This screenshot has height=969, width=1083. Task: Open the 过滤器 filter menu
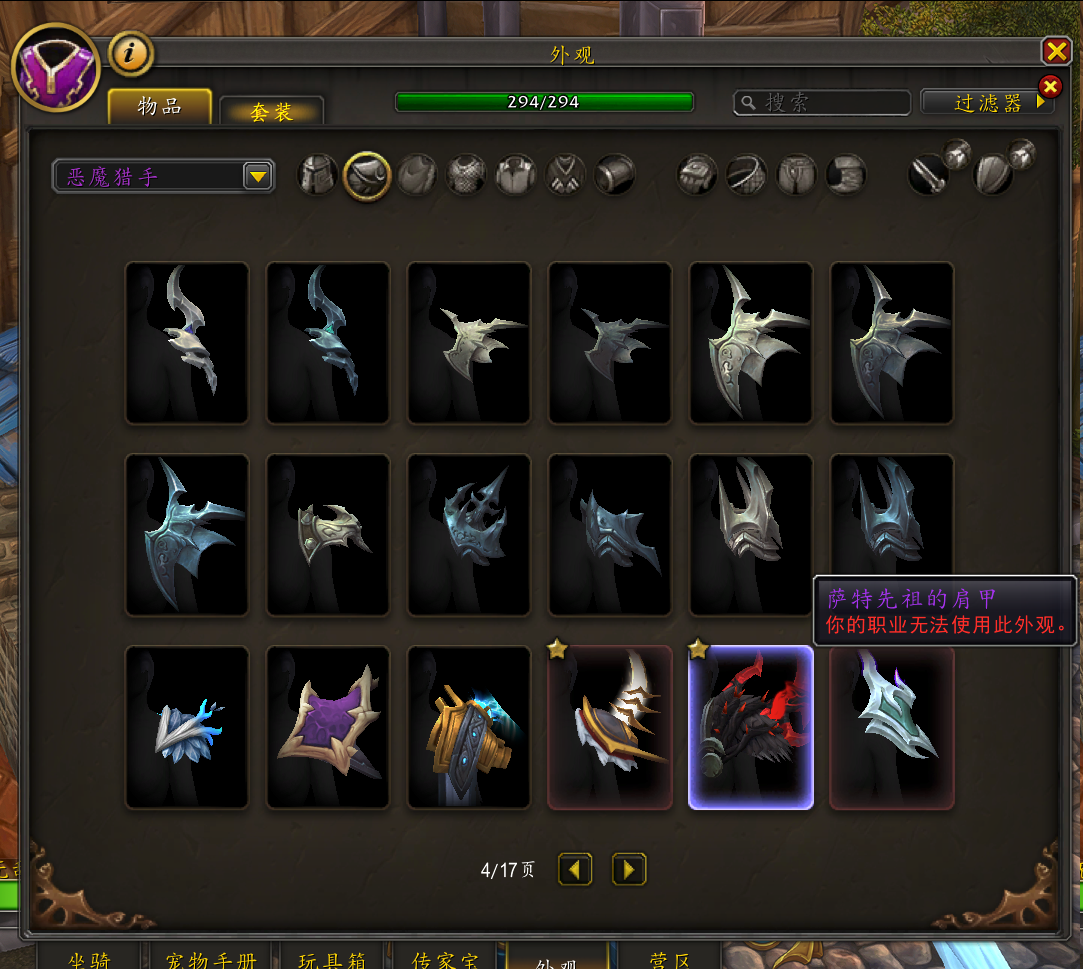coord(987,102)
